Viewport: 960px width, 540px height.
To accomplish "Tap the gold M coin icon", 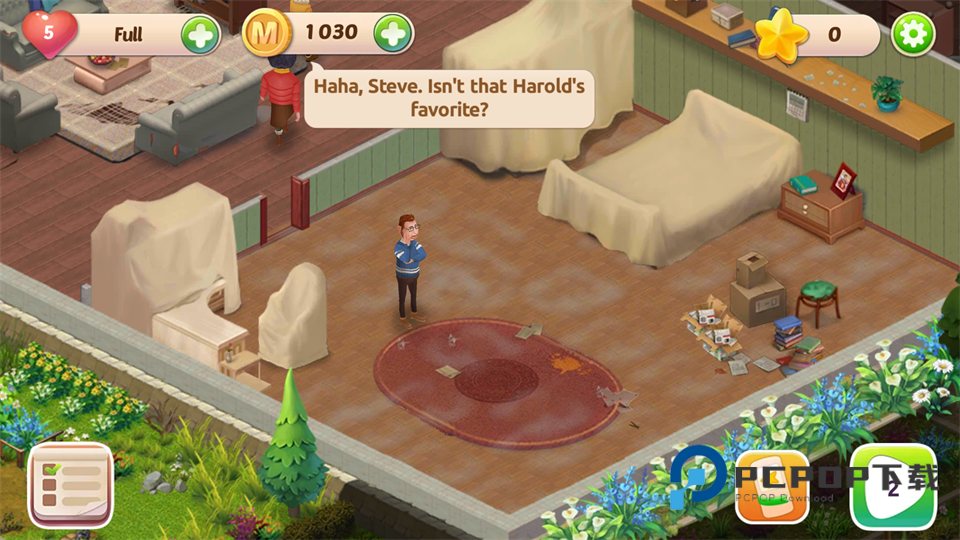I will coord(266,34).
